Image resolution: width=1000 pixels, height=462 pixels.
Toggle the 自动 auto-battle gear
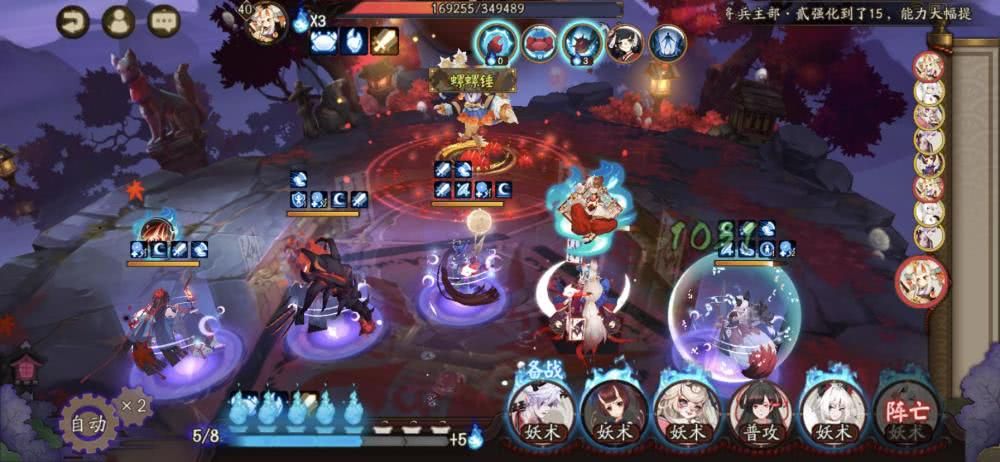click(87, 424)
